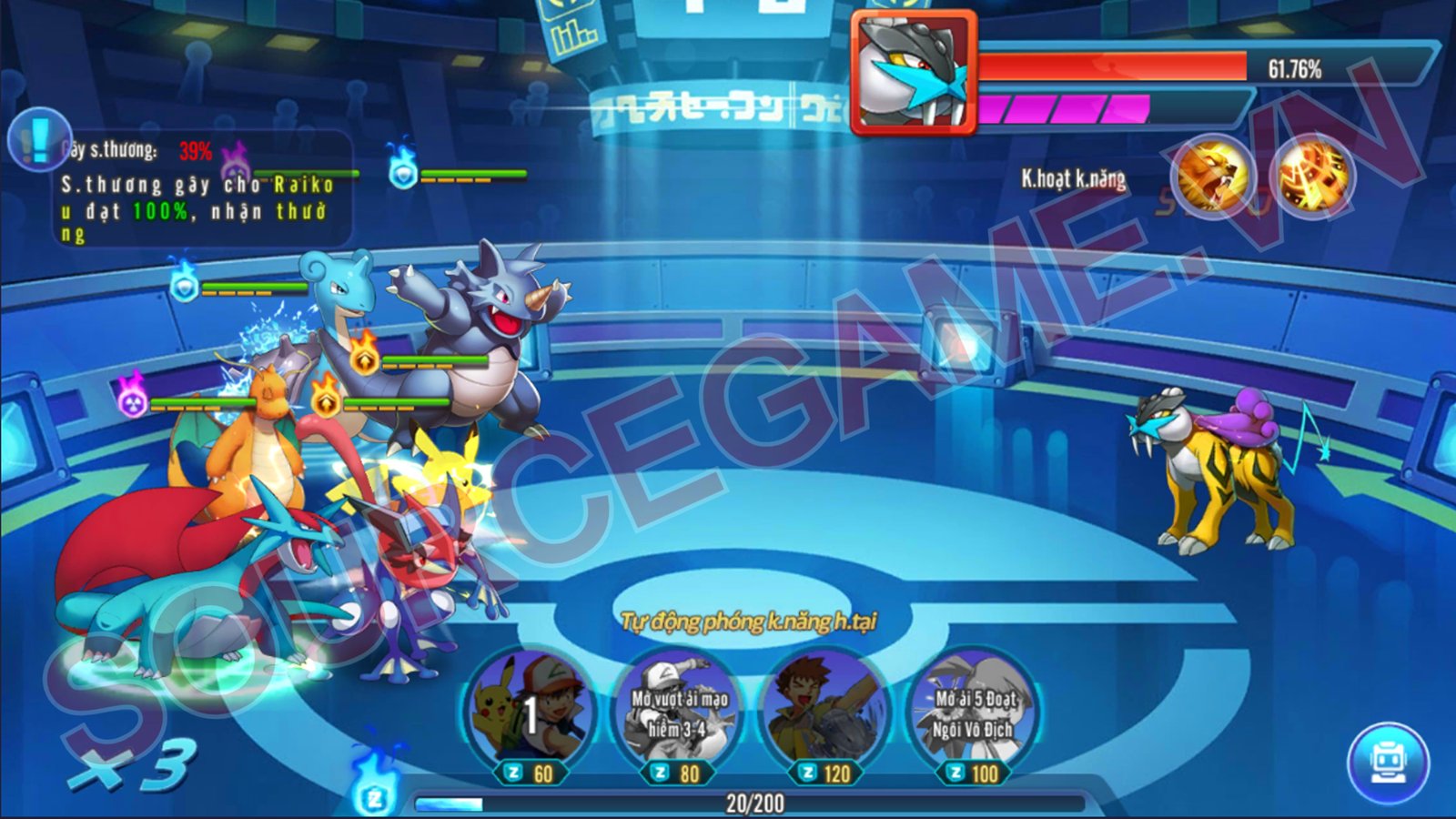Click the Raikou boss portrait
The height and width of the screenshot is (819, 1456).
913,72
